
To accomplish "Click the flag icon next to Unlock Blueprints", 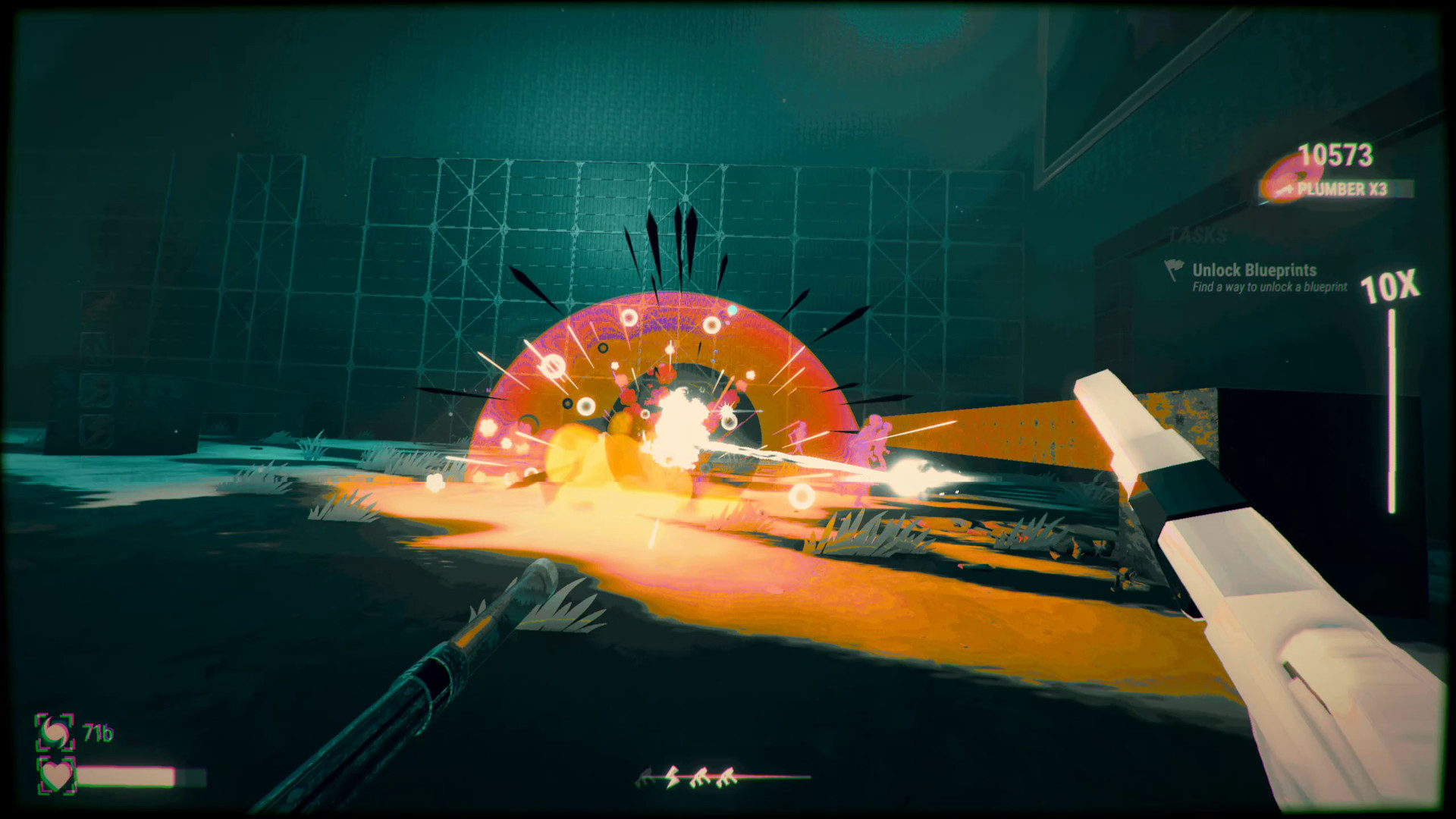I will [1175, 270].
